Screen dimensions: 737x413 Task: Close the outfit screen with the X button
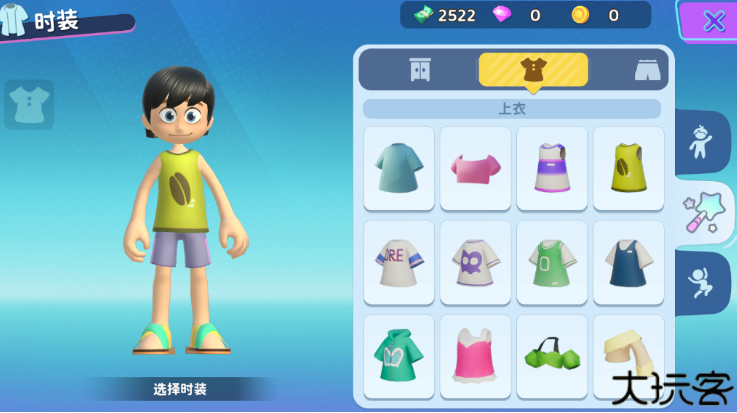click(713, 20)
